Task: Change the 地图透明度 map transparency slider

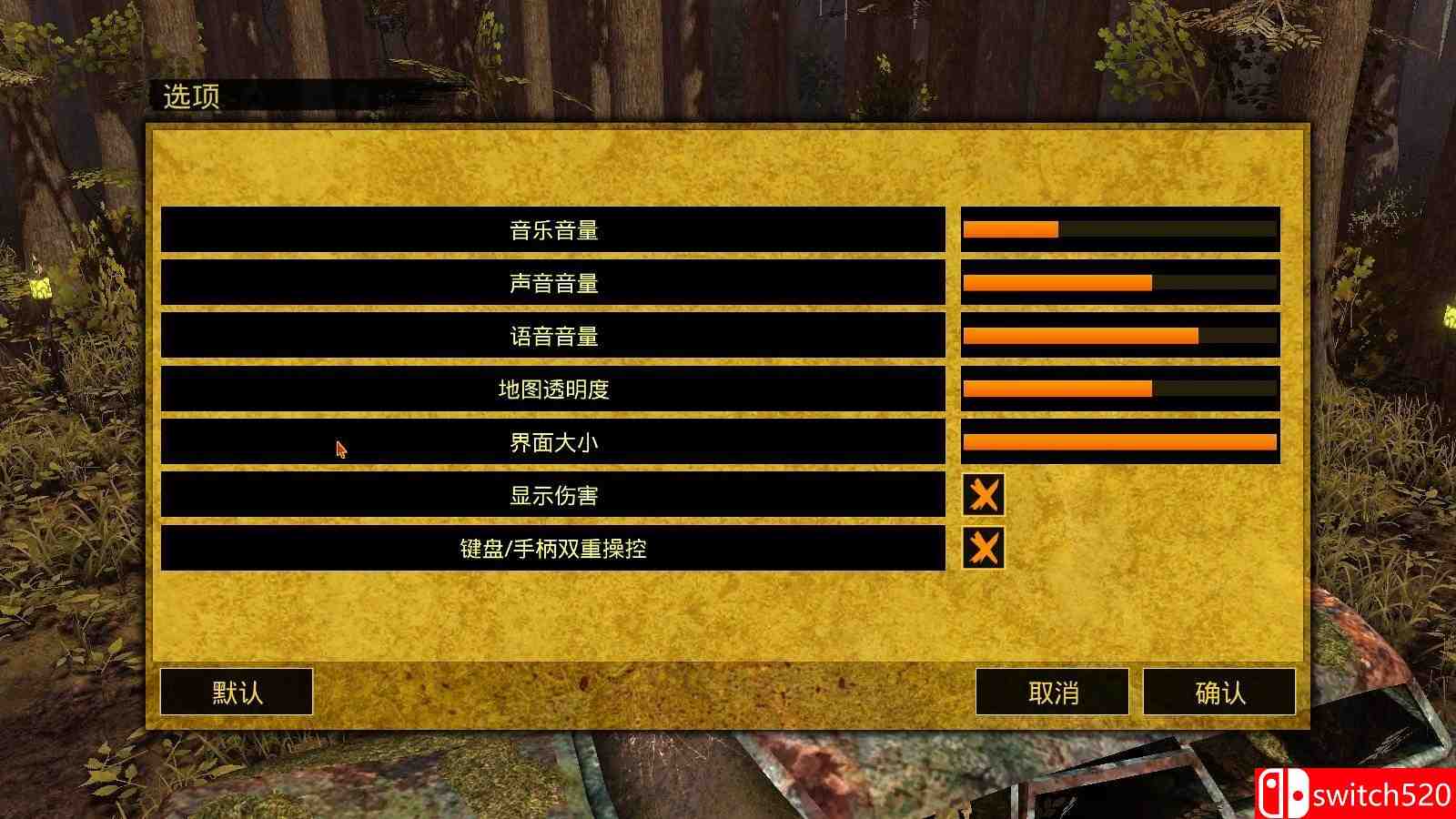Action: 1119,389
